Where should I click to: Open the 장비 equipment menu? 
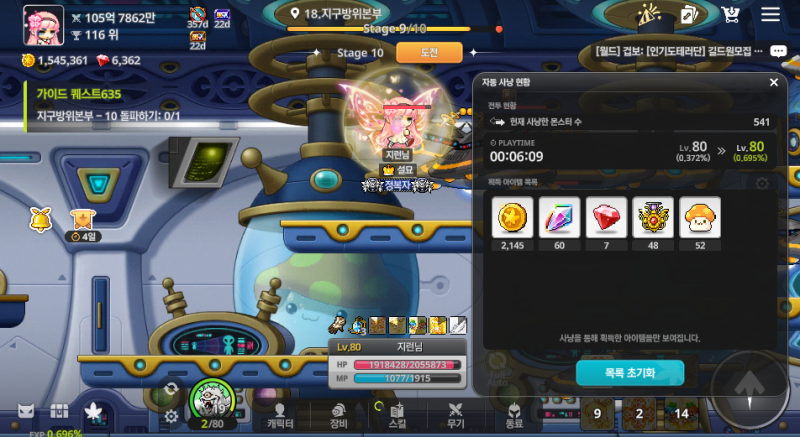338,414
